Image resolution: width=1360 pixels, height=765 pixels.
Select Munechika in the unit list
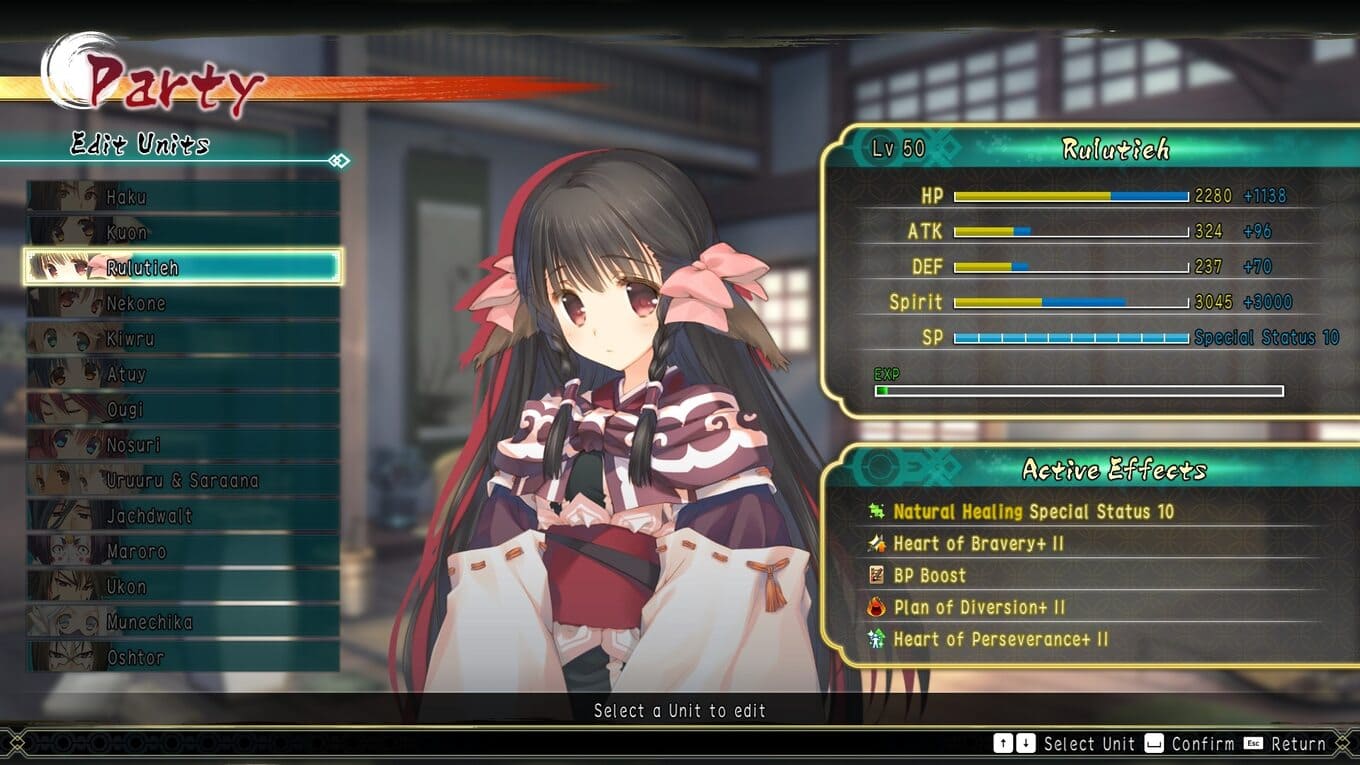pos(183,622)
